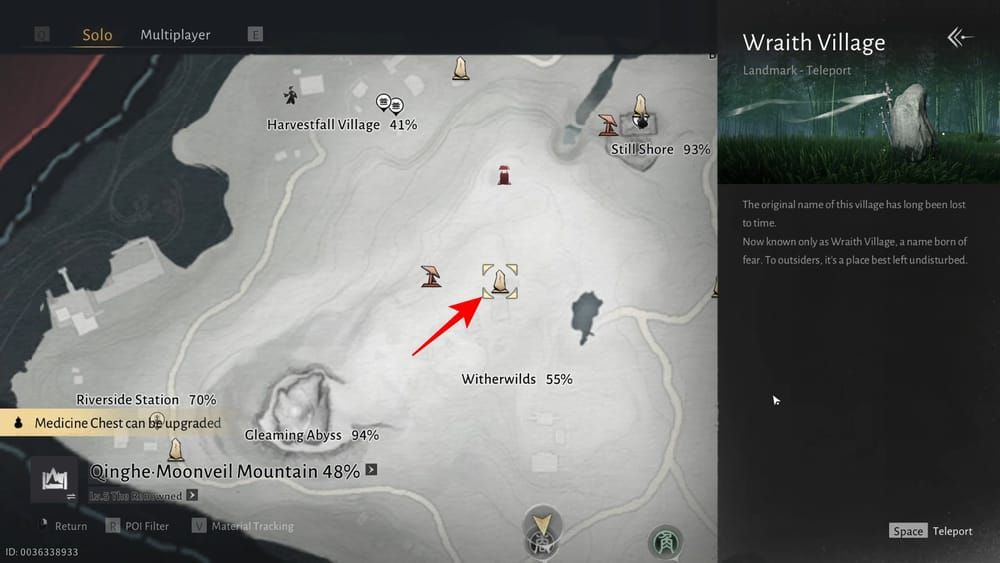Screen dimensions: 1000x563
Task: Open Material Tracking
Action: tap(245, 526)
